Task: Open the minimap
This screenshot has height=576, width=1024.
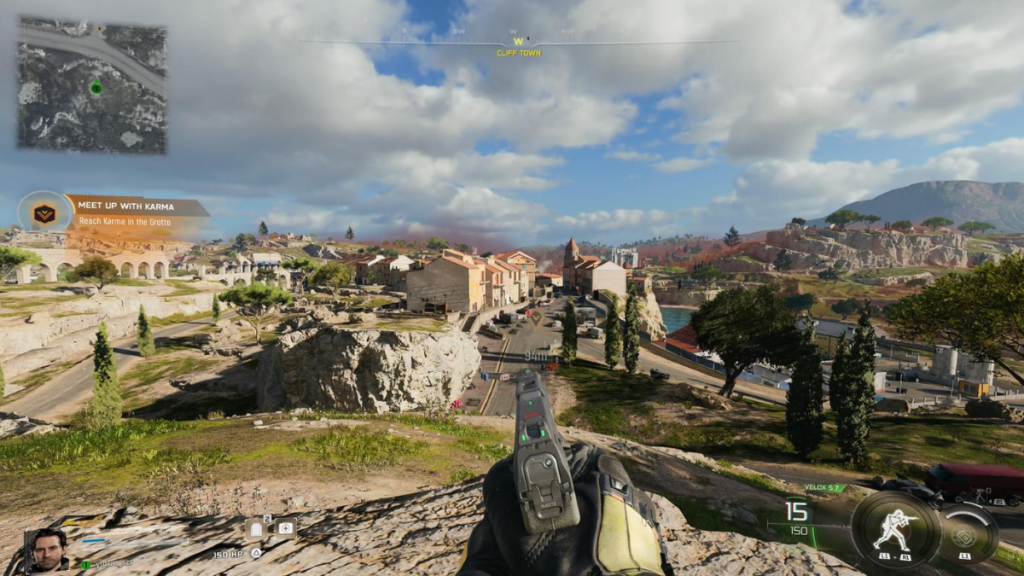Action: (x=92, y=85)
